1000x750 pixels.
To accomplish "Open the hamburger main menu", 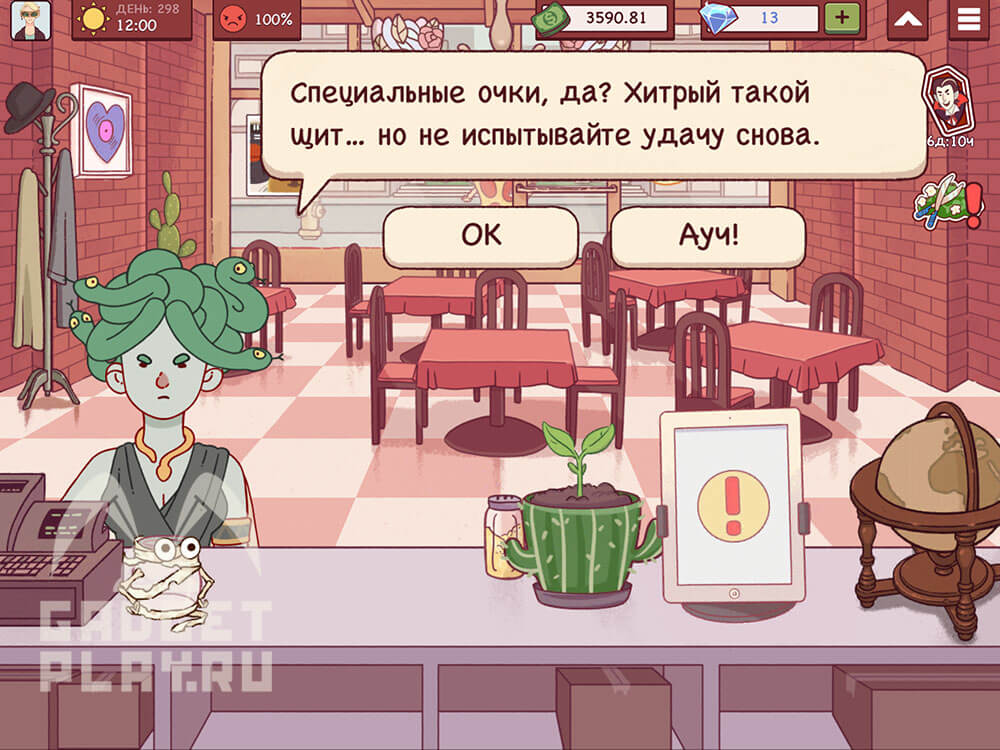I will pos(968,19).
